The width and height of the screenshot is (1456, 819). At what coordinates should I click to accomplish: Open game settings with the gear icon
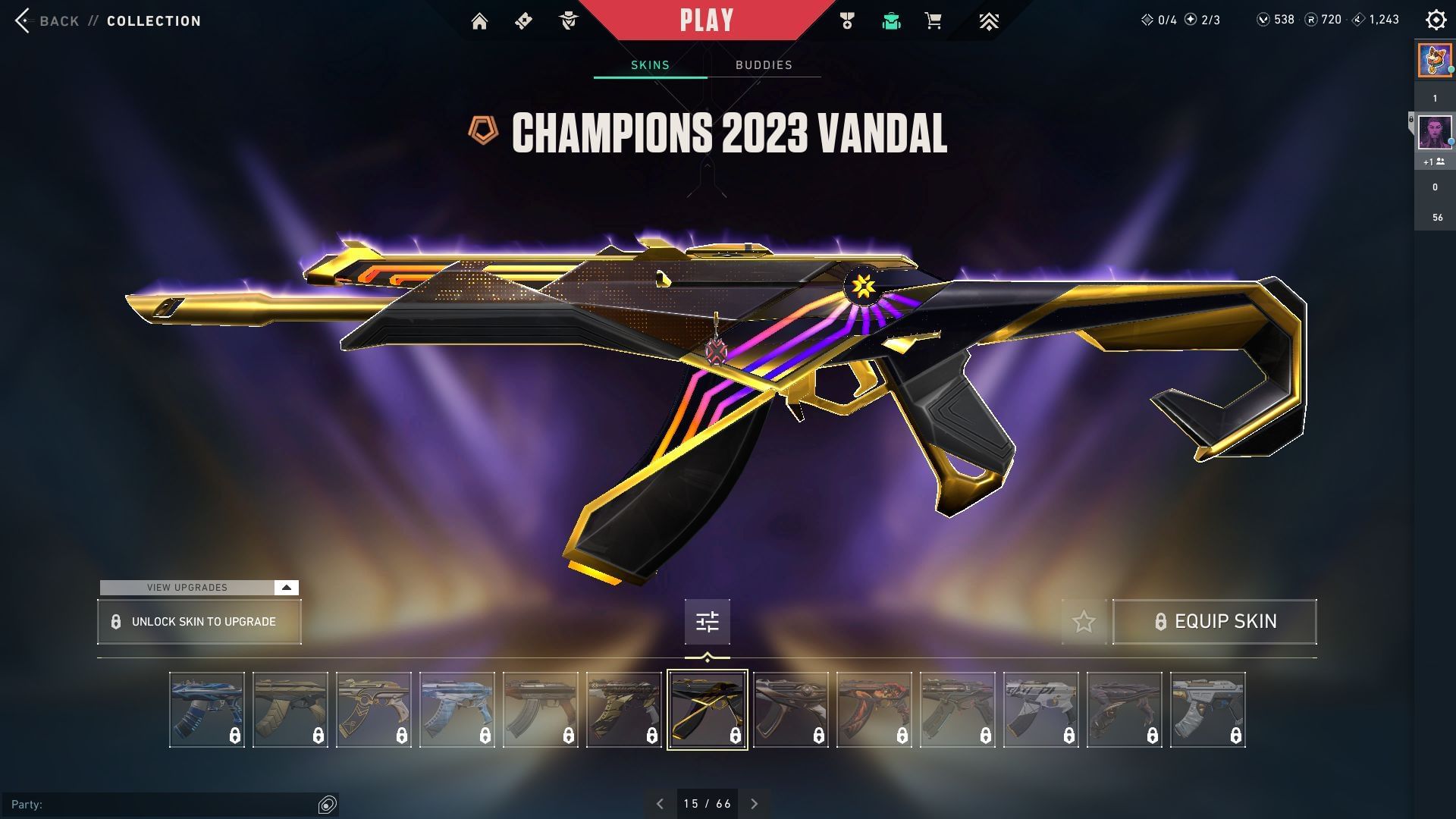tap(1436, 19)
